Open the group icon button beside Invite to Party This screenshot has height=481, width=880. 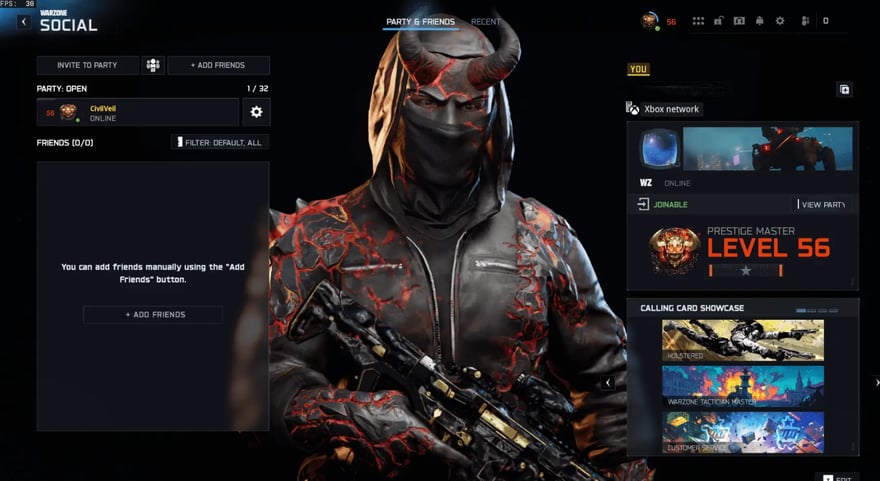[x=153, y=65]
